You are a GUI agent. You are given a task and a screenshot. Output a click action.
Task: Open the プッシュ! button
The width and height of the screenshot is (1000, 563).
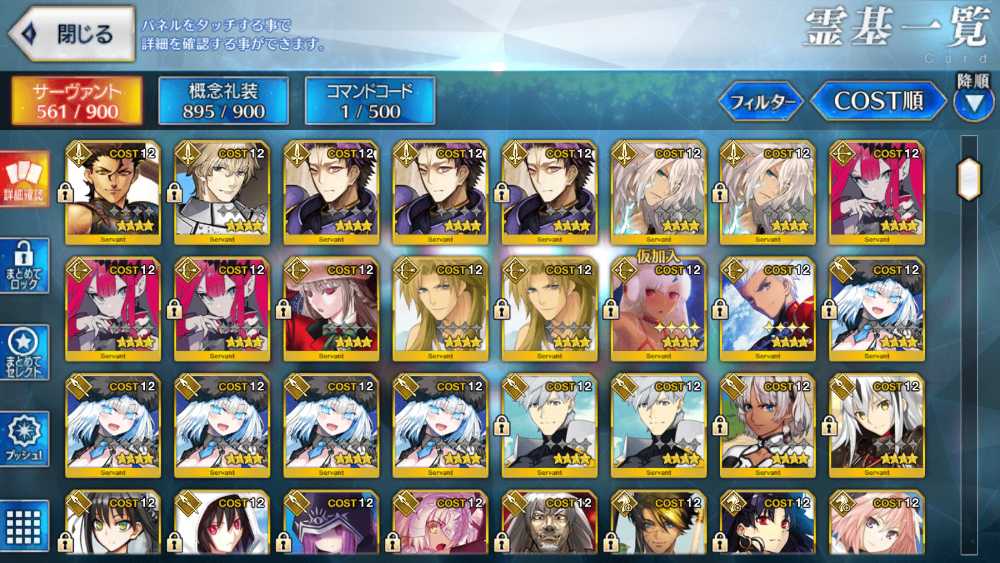[24, 438]
